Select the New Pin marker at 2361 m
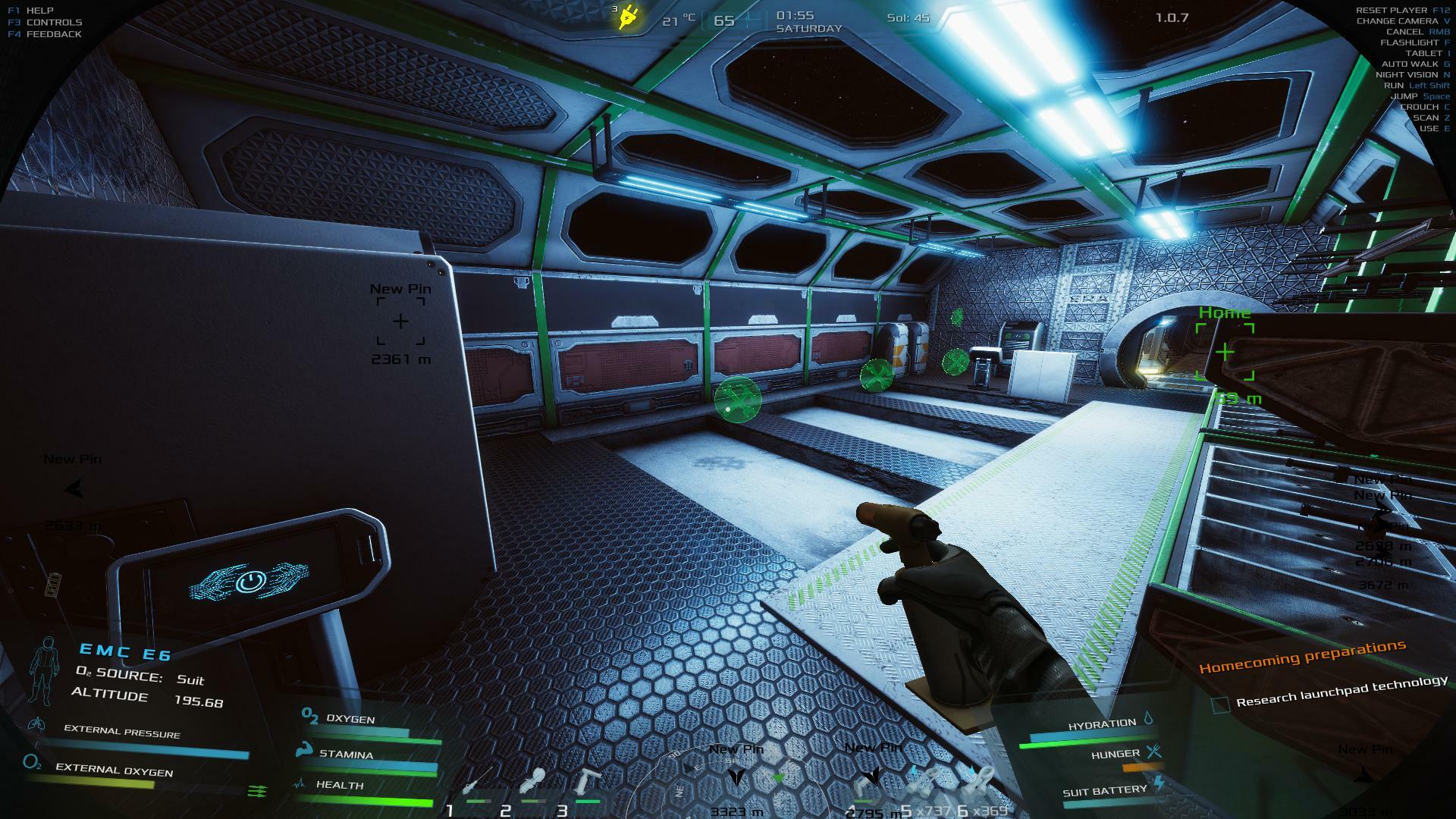The image size is (1456, 819). pyautogui.click(x=400, y=322)
